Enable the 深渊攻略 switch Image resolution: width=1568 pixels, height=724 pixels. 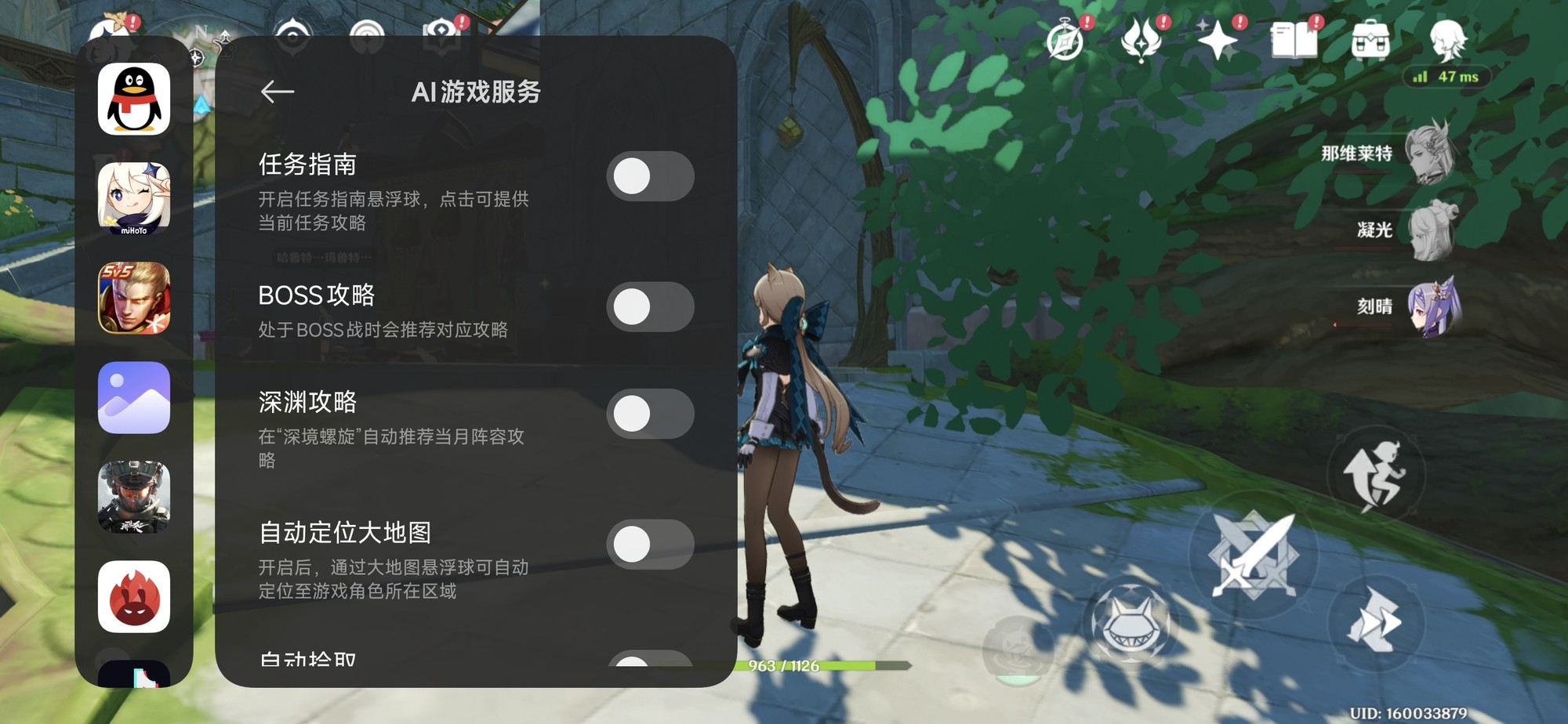[649, 415]
